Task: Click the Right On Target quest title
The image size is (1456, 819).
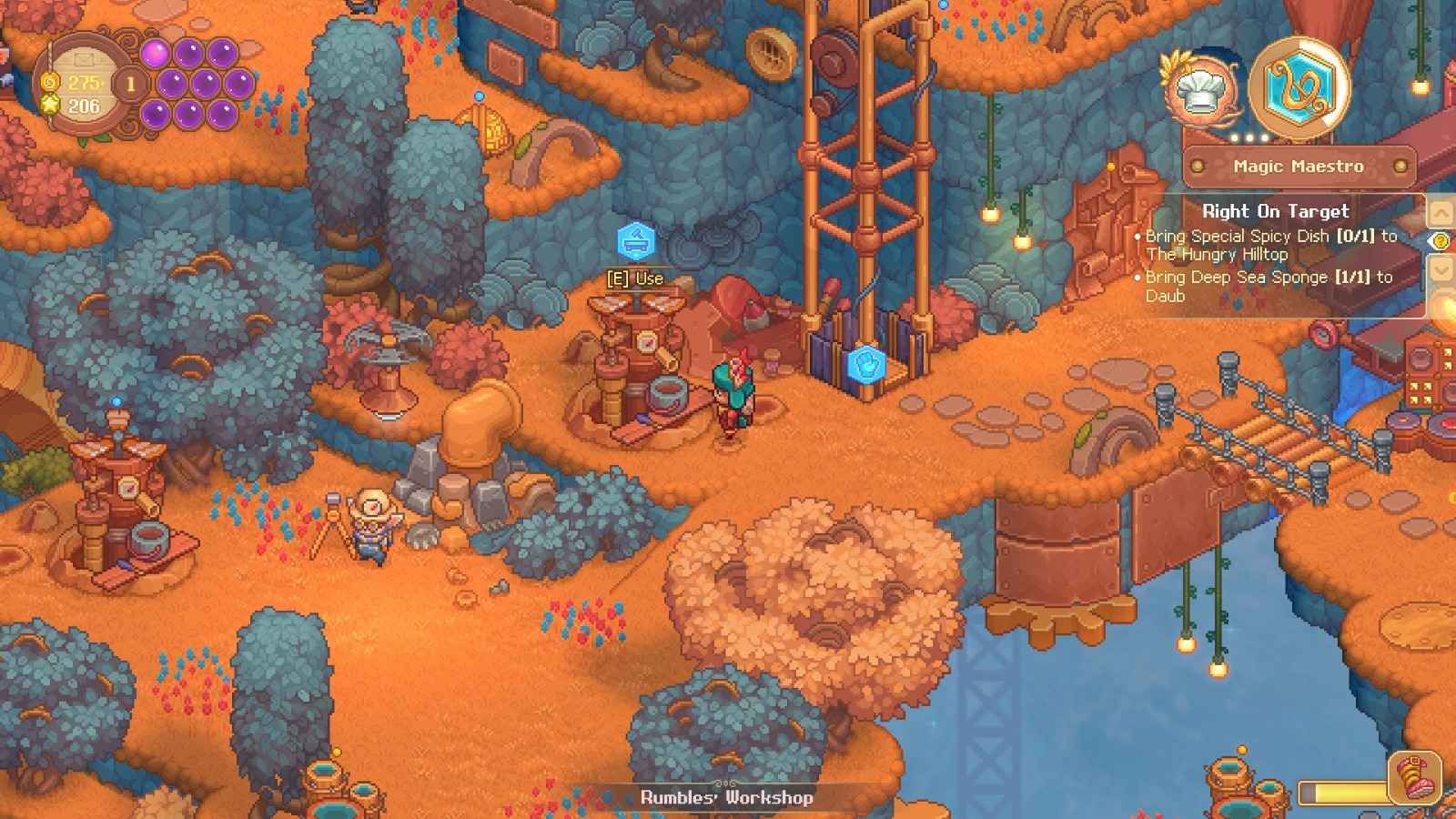Action: point(1278,210)
